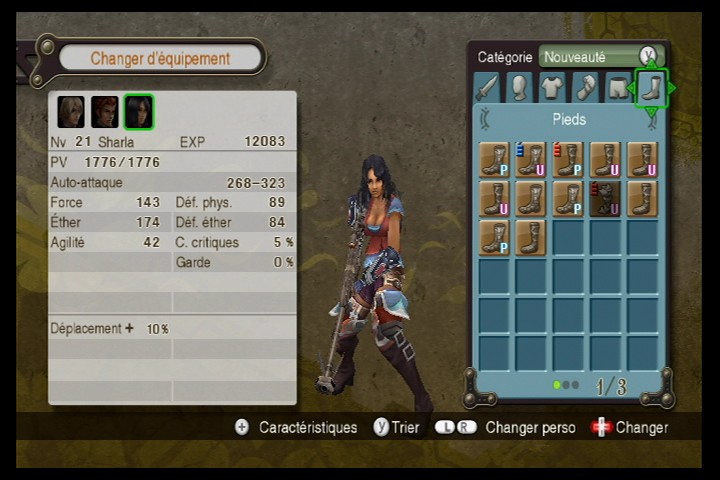Image resolution: width=720 pixels, height=480 pixels.
Task: Show the torso shirt category tab
Action: tap(553, 88)
